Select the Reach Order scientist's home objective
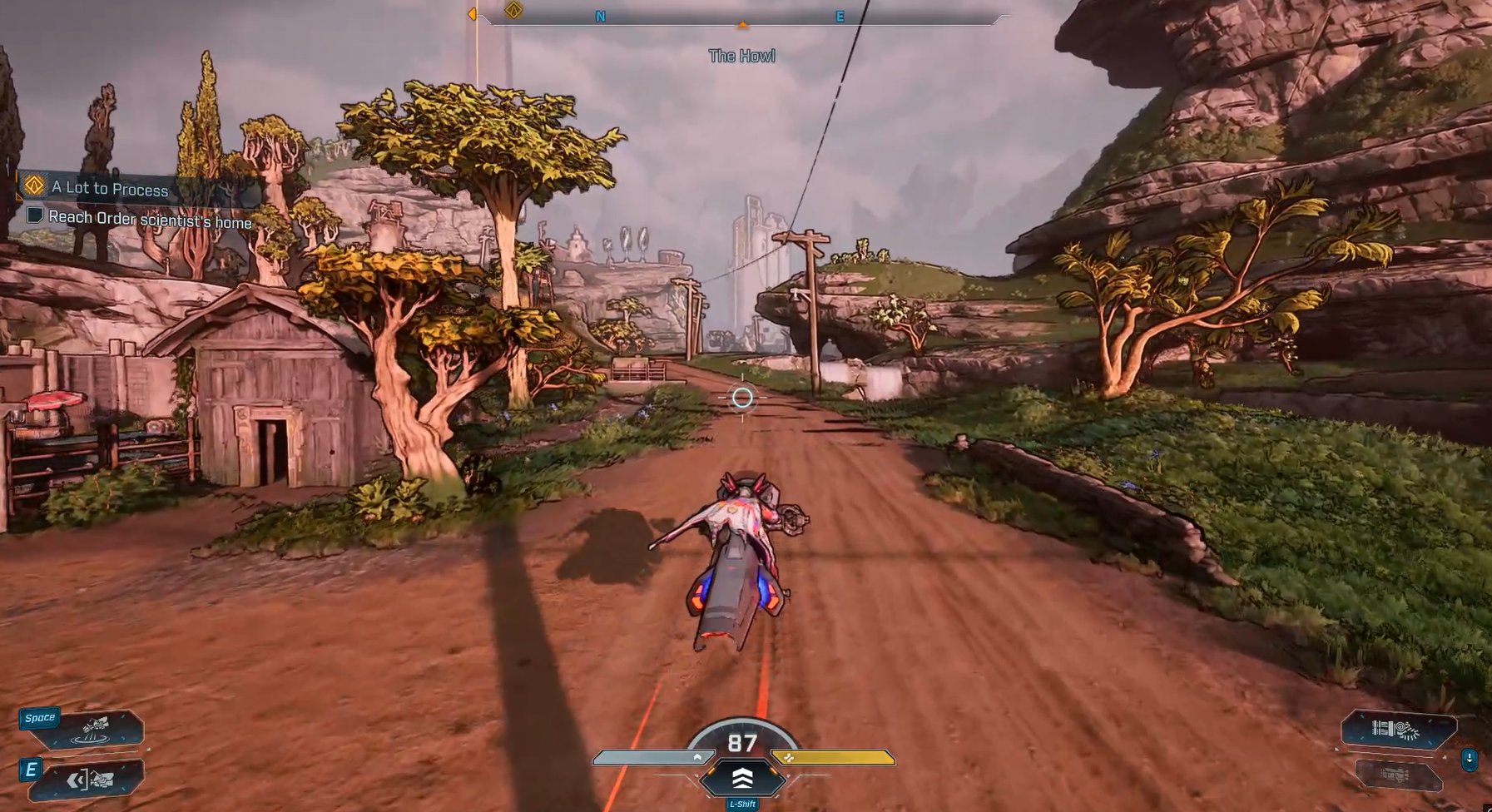Viewport: 1492px width, 812px height. point(150,220)
